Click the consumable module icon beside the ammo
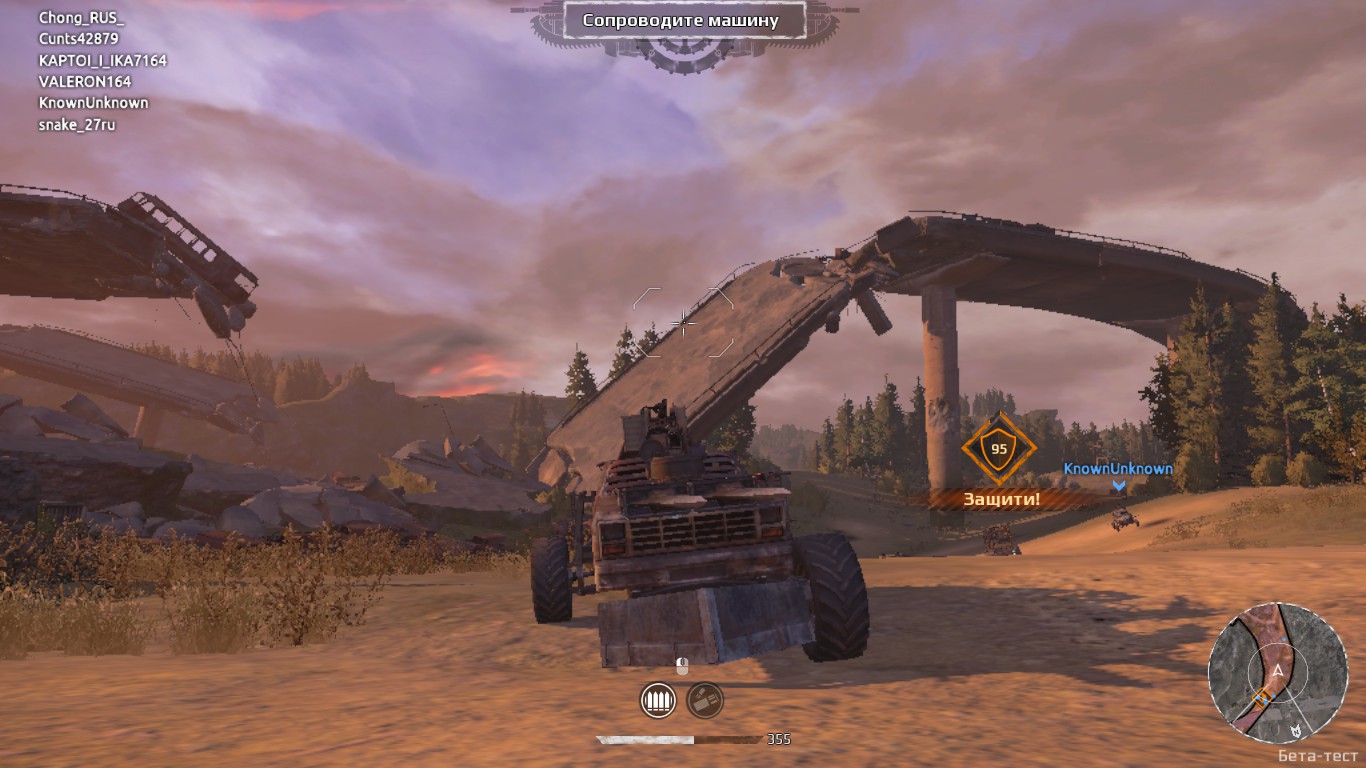Viewport: 1366px width, 768px height. (x=704, y=699)
